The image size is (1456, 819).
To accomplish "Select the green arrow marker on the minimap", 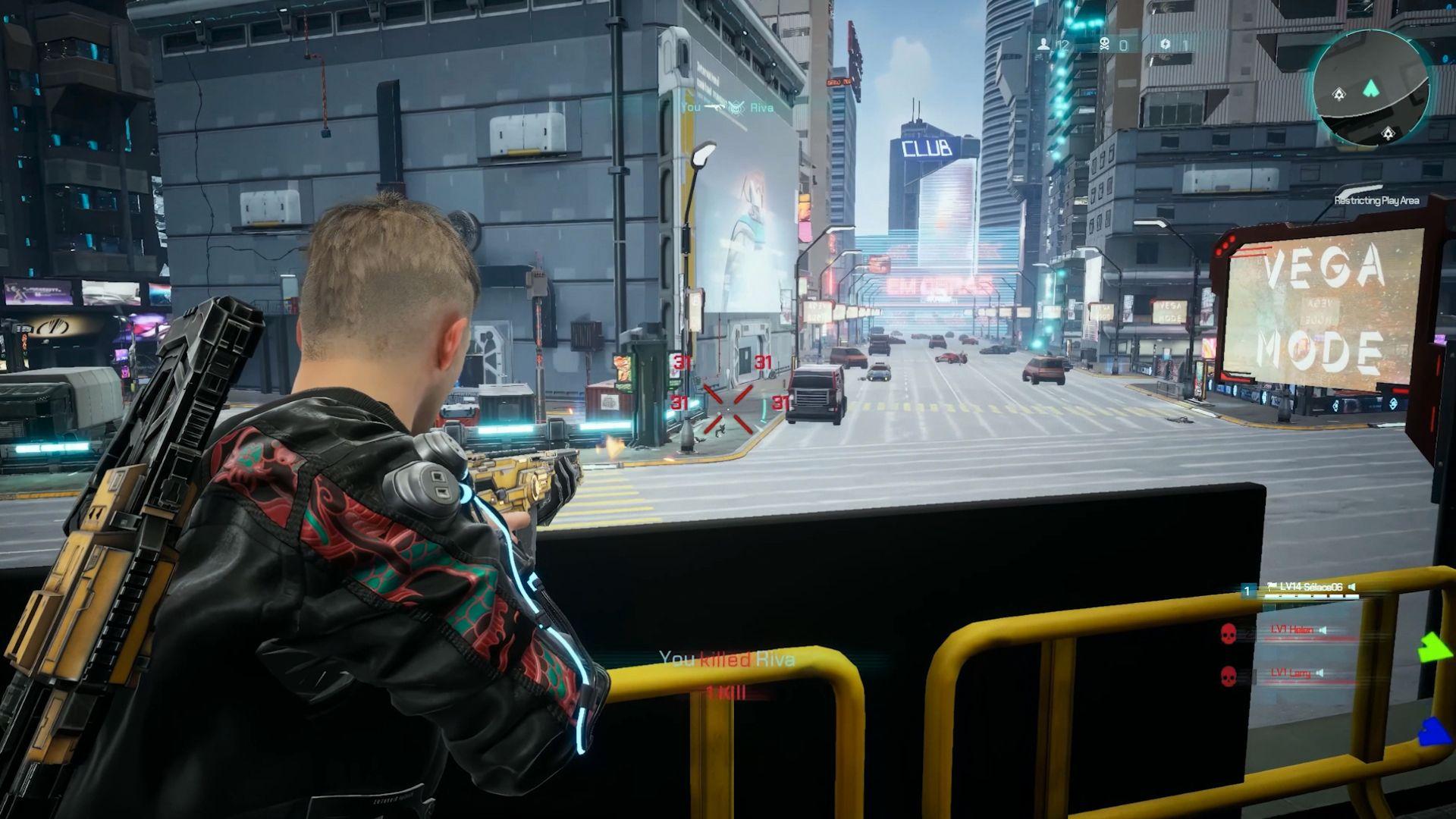I will pos(1370,88).
